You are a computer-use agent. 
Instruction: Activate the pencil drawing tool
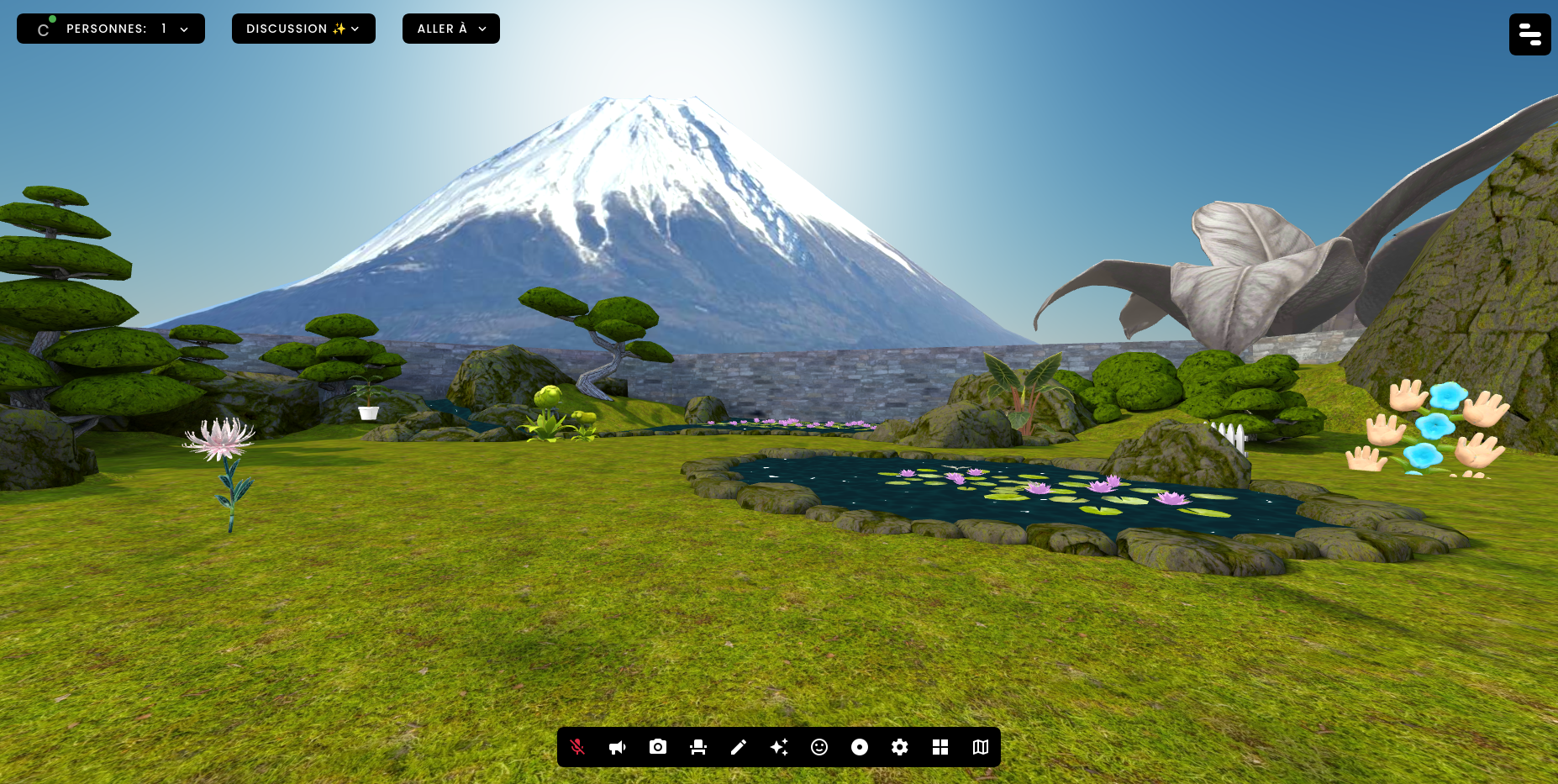(x=739, y=747)
